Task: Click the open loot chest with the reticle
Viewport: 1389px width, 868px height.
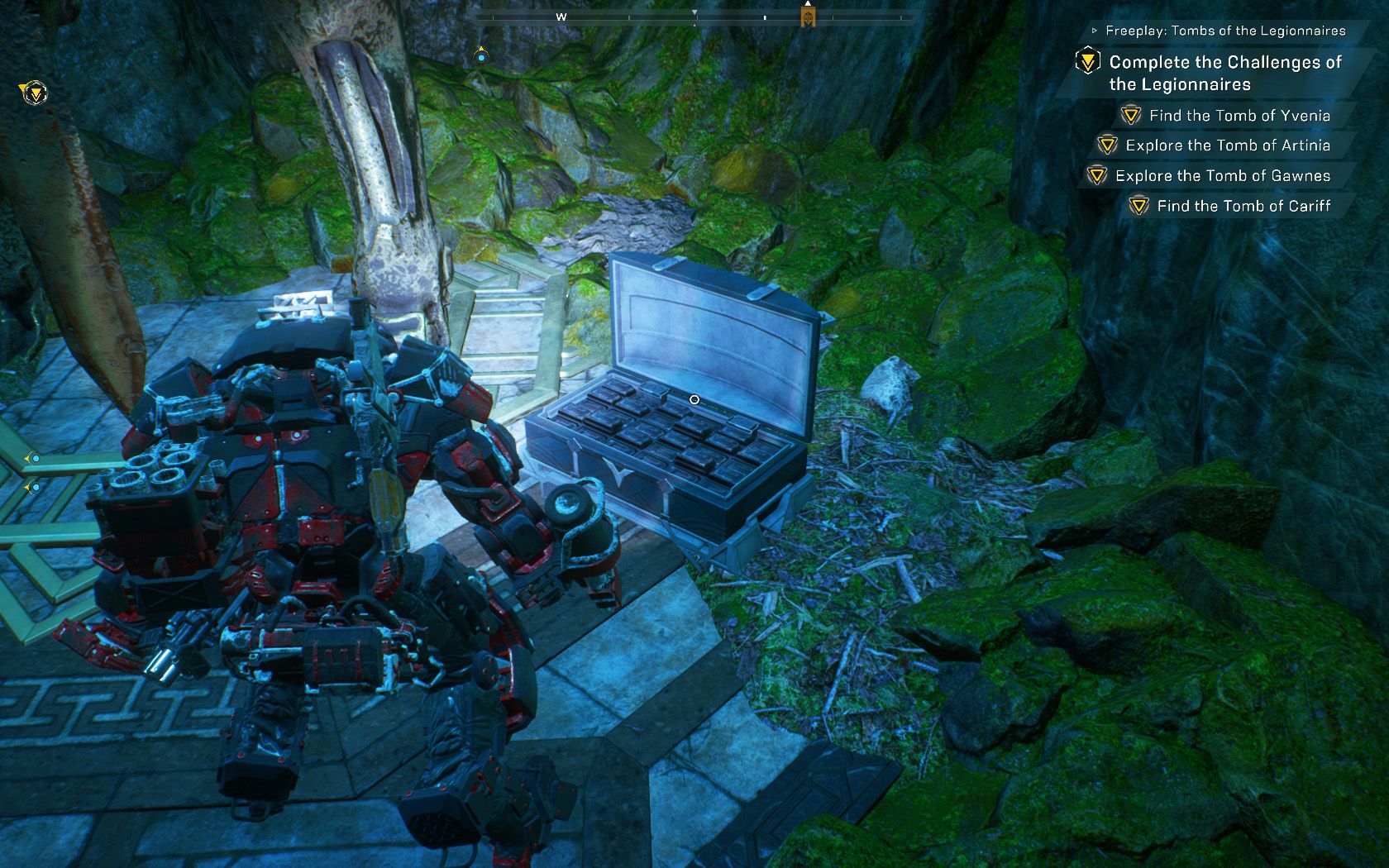Action: click(x=694, y=398)
